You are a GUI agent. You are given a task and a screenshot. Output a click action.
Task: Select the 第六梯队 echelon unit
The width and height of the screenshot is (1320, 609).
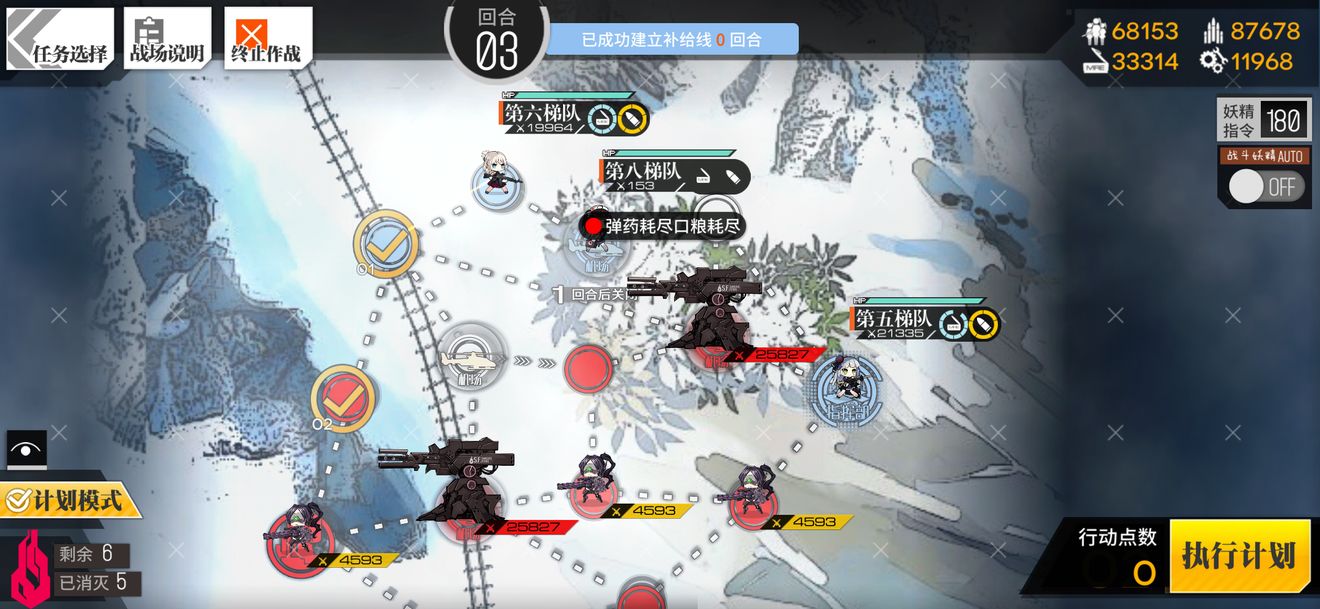coord(498,184)
